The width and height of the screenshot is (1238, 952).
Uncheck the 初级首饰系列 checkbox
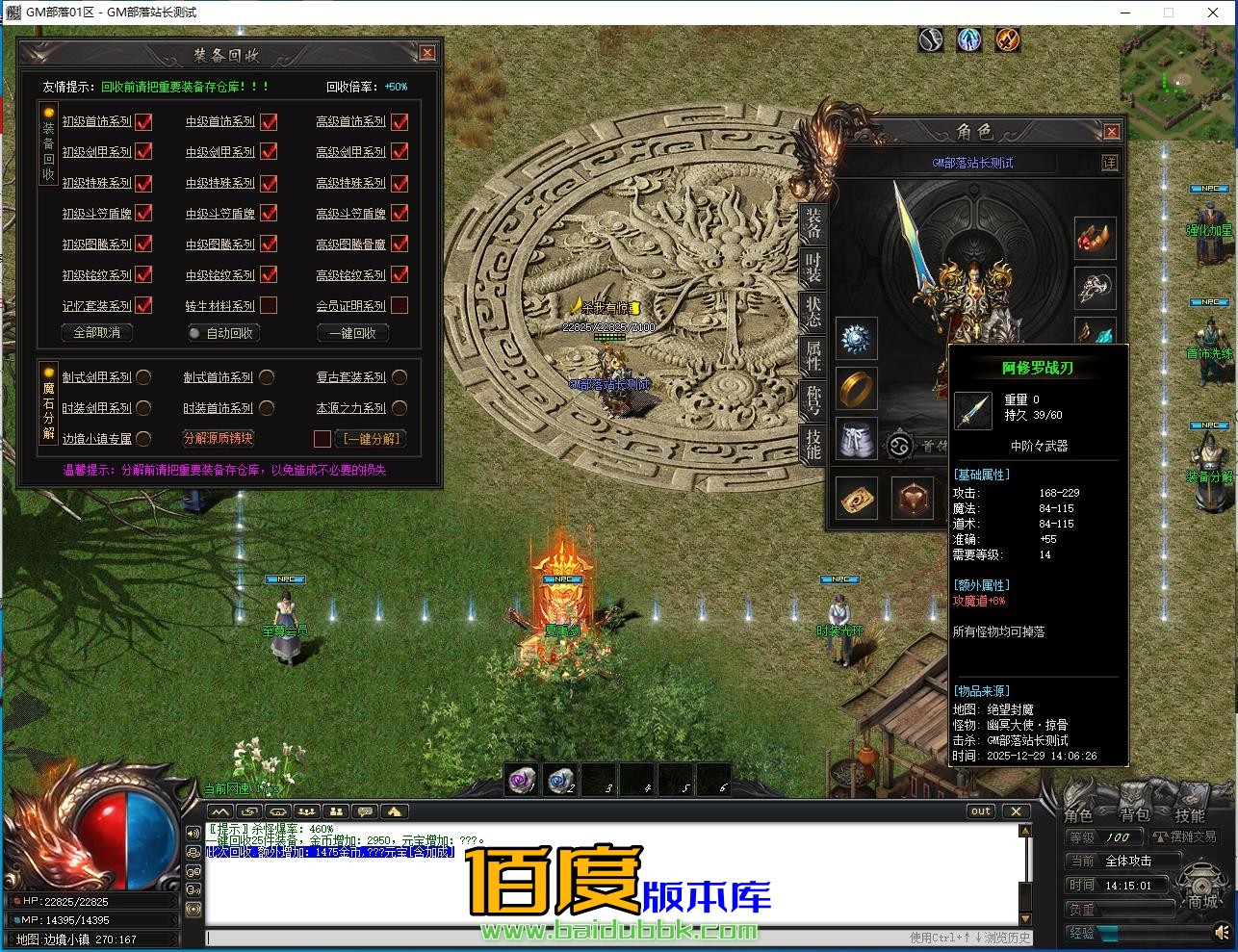(x=142, y=122)
